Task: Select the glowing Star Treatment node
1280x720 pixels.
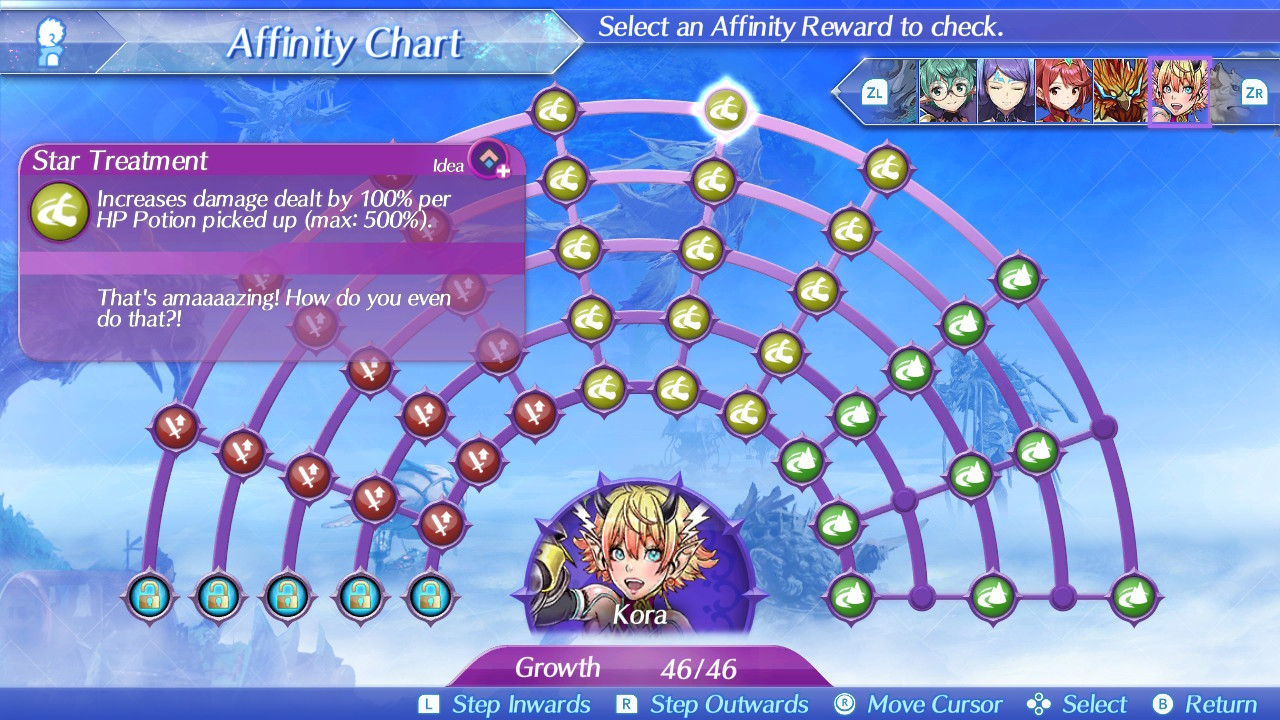Action: 727,110
